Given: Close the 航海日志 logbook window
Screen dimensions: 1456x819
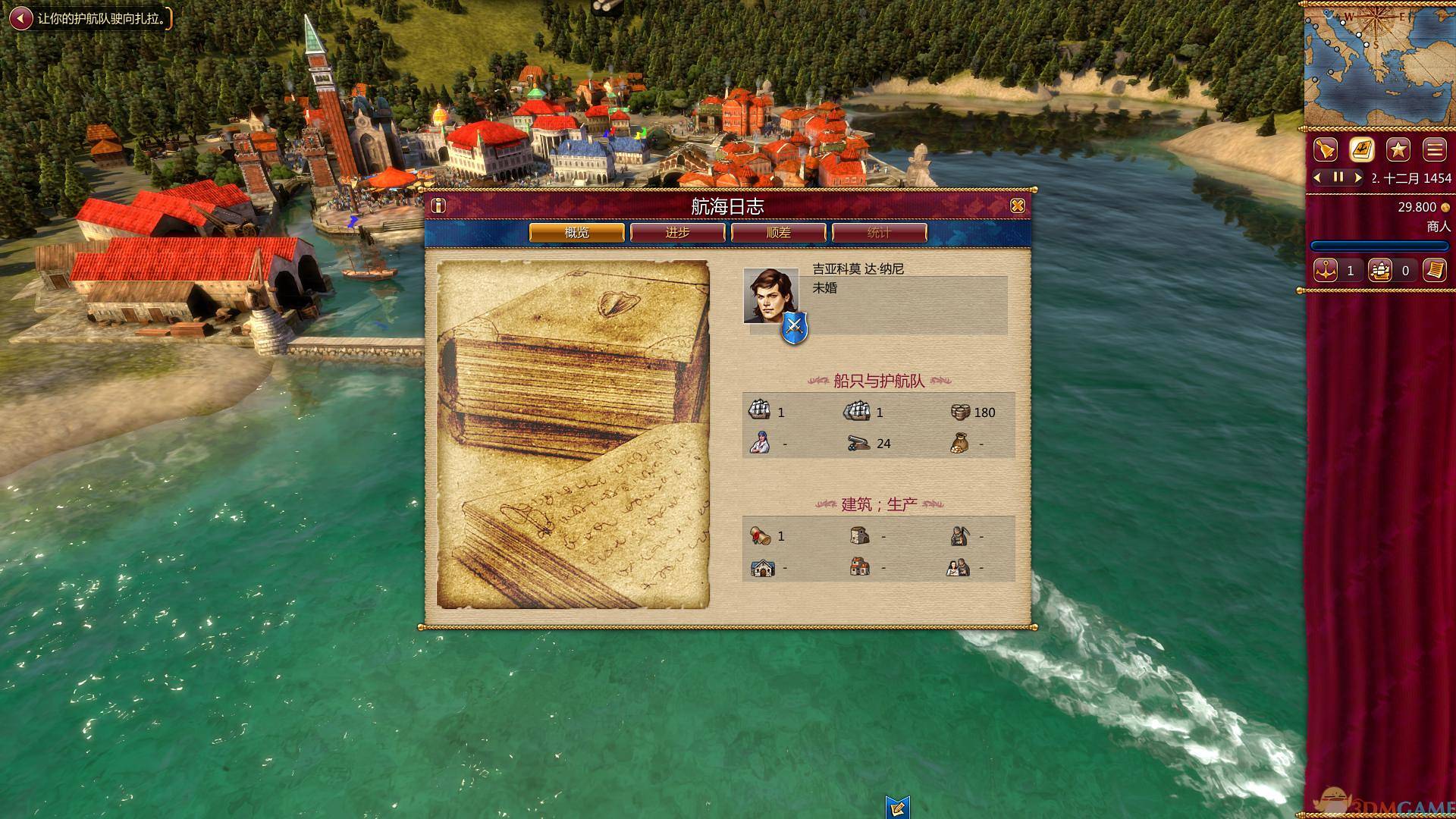Looking at the screenshot, I should pos(1018,206).
